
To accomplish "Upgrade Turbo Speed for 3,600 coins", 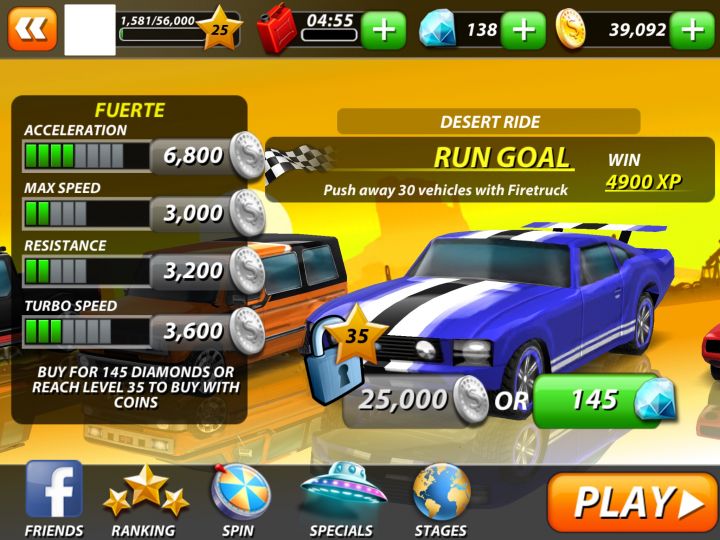I will (x=207, y=330).
